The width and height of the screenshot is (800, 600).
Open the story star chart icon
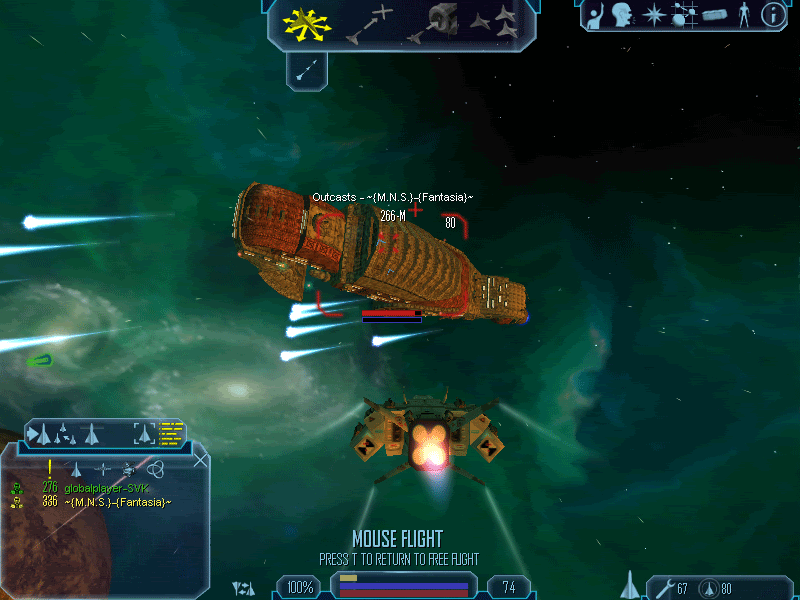tap(684, 15)
